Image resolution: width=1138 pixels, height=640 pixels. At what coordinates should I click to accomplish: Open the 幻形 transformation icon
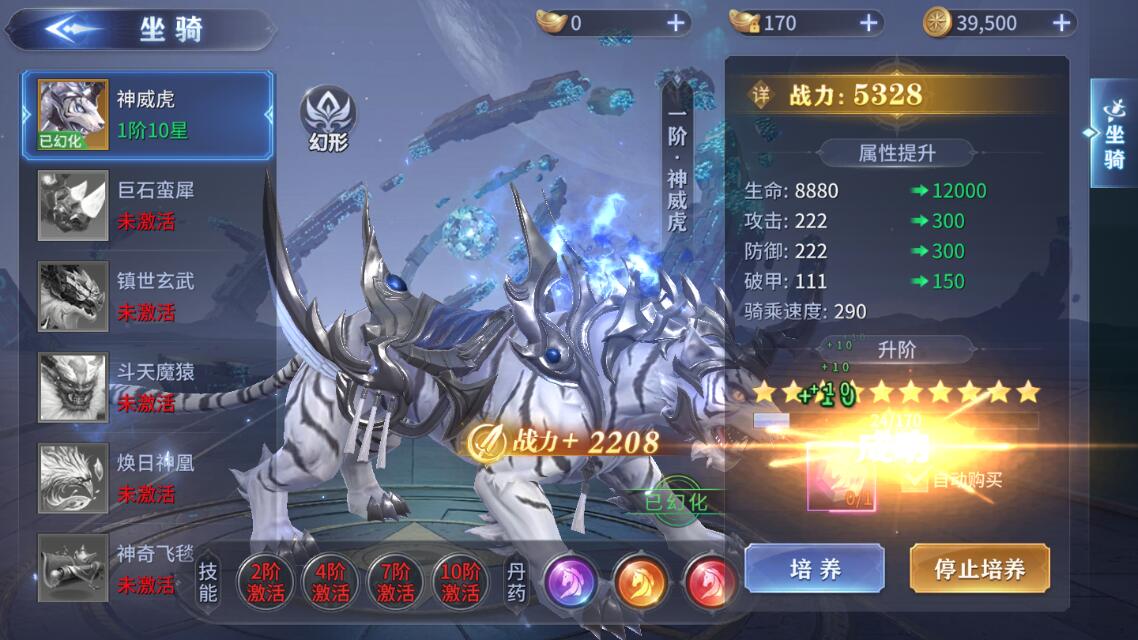point(329,118)
